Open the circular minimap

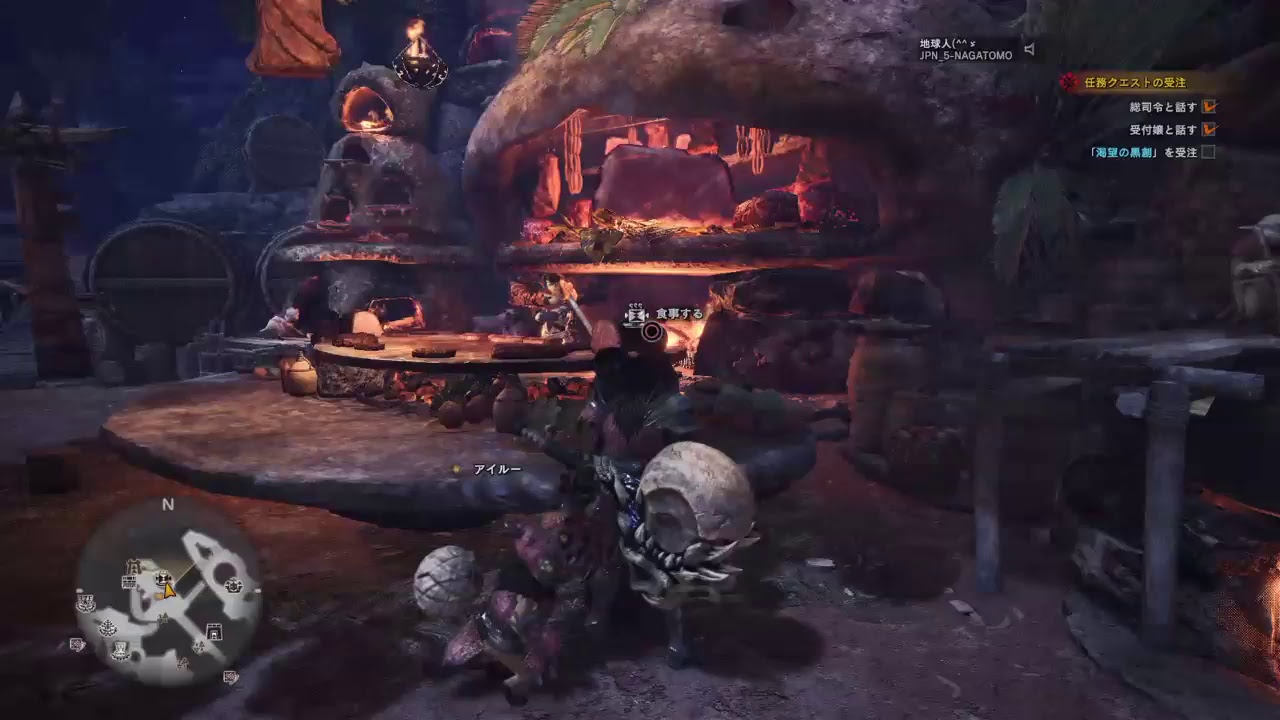click(x=168, y=590)
